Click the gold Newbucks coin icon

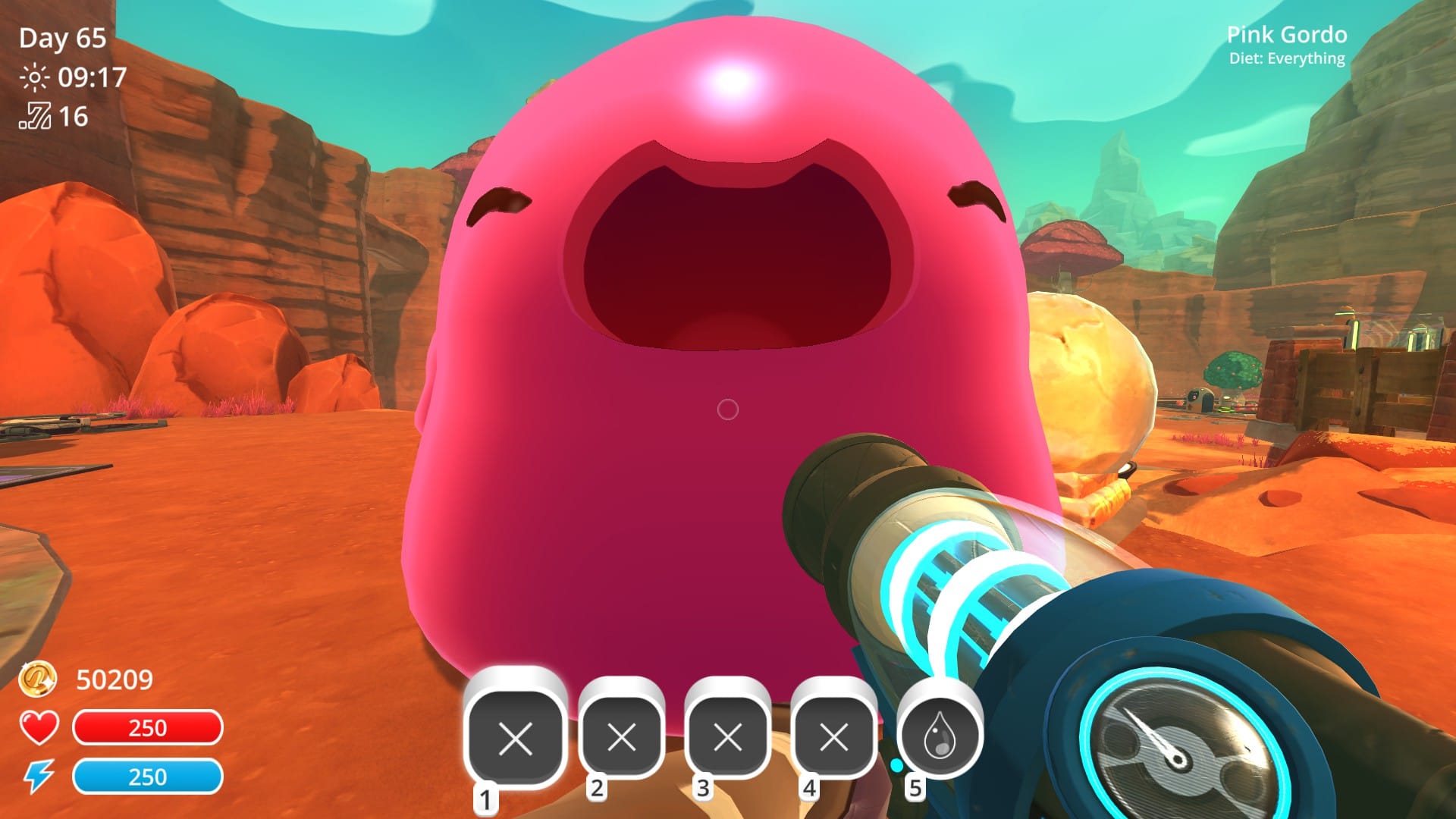pyautogui.click(x=38, y=680)
